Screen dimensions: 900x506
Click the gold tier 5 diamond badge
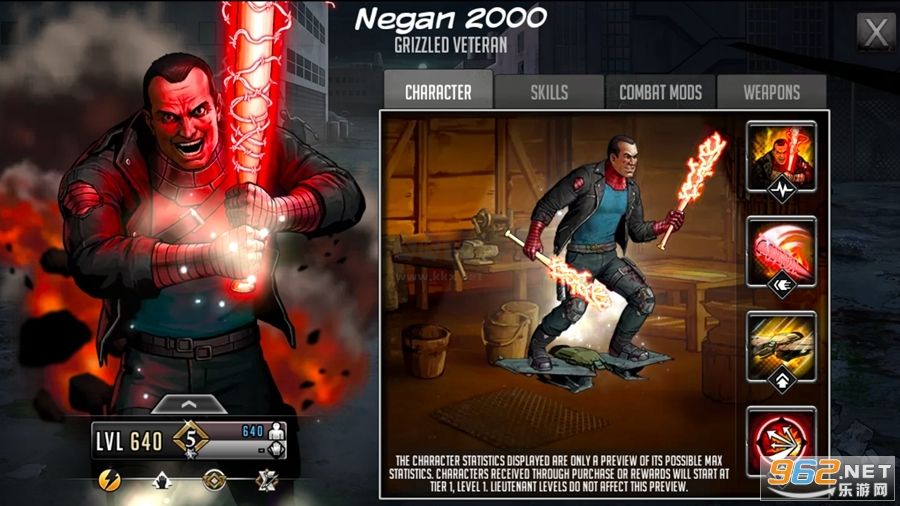click(x=190, y=439)
